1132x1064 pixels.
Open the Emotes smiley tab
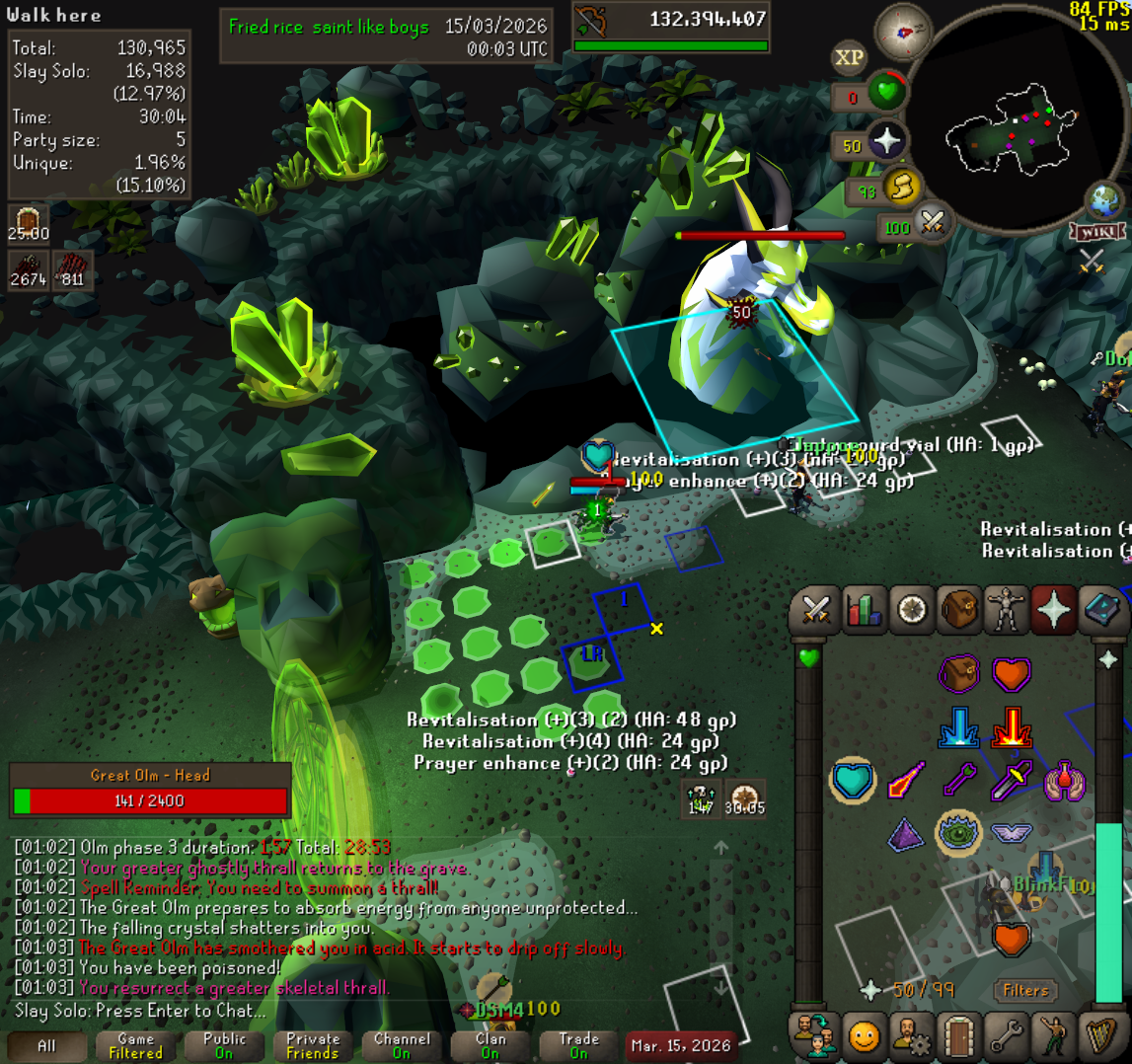coord(864,1035)
